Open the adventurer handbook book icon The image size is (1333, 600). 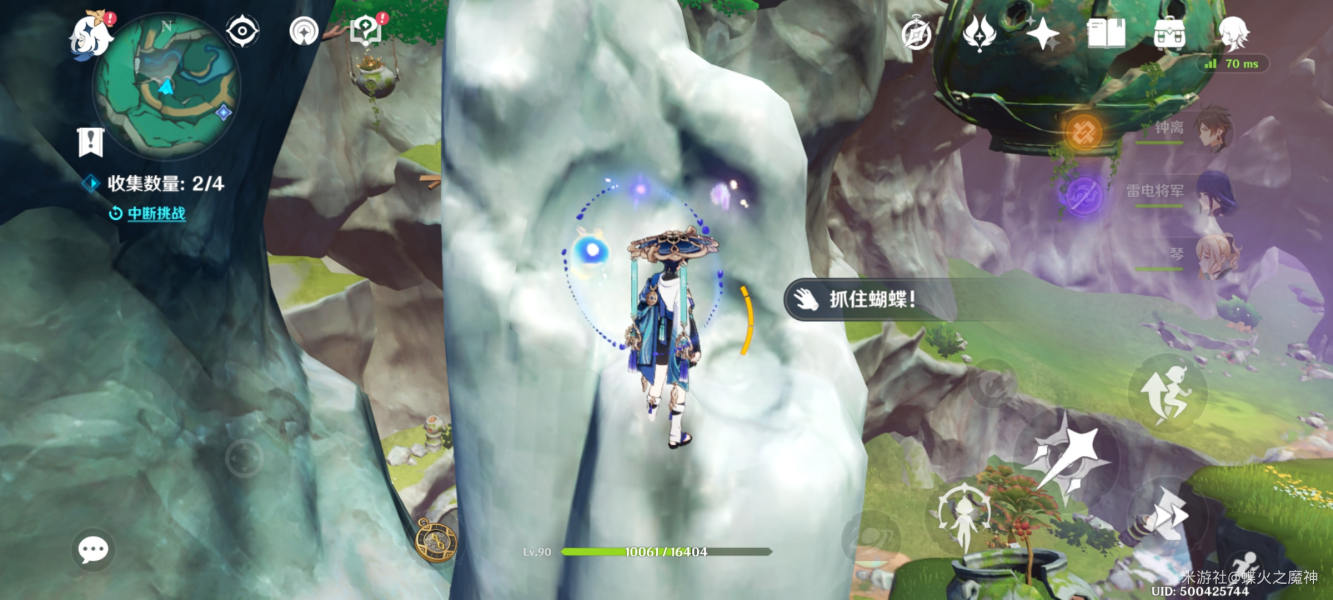tap(1106, 35)
